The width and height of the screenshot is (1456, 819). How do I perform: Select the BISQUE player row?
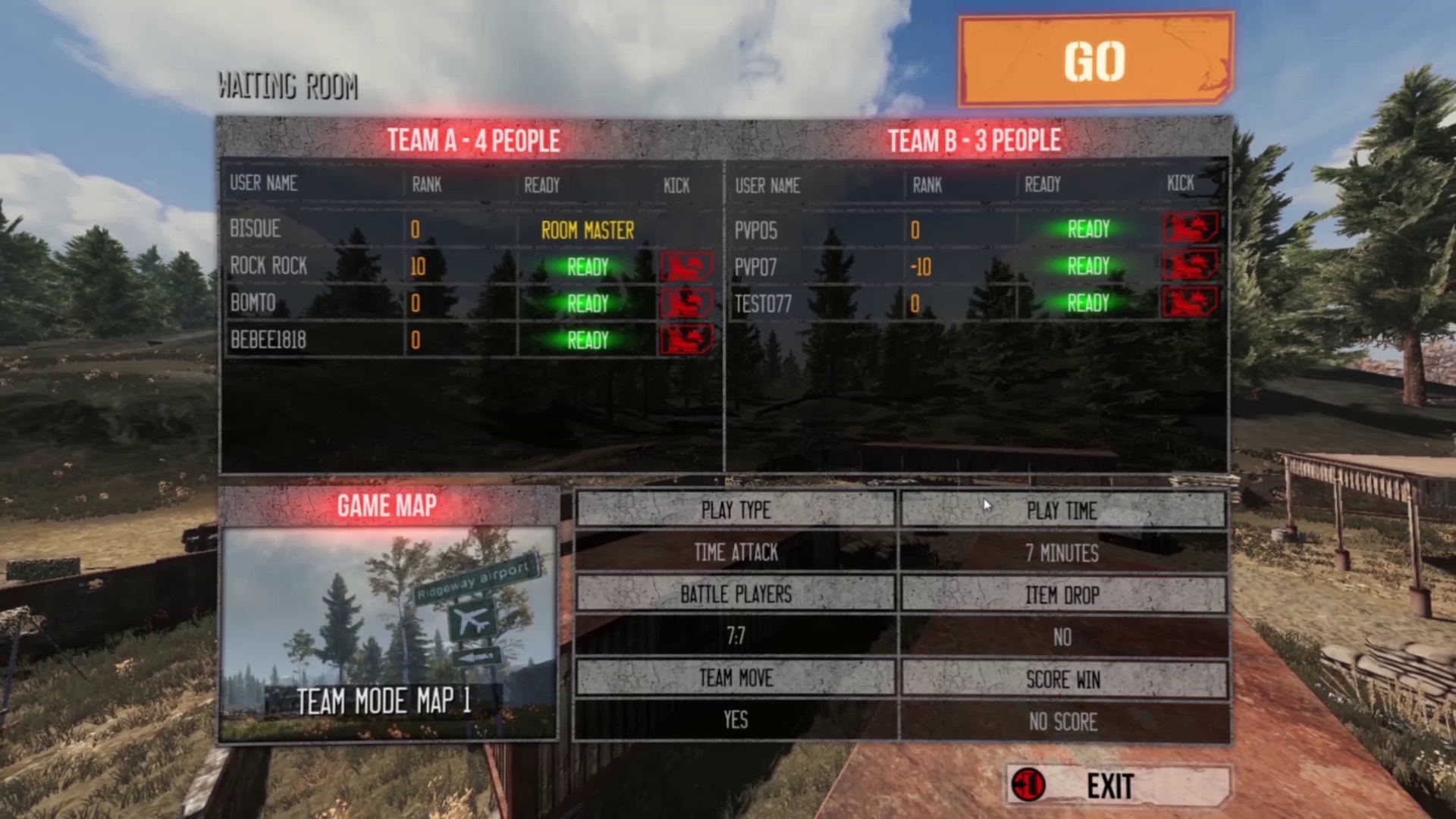[x=255, y=229]
